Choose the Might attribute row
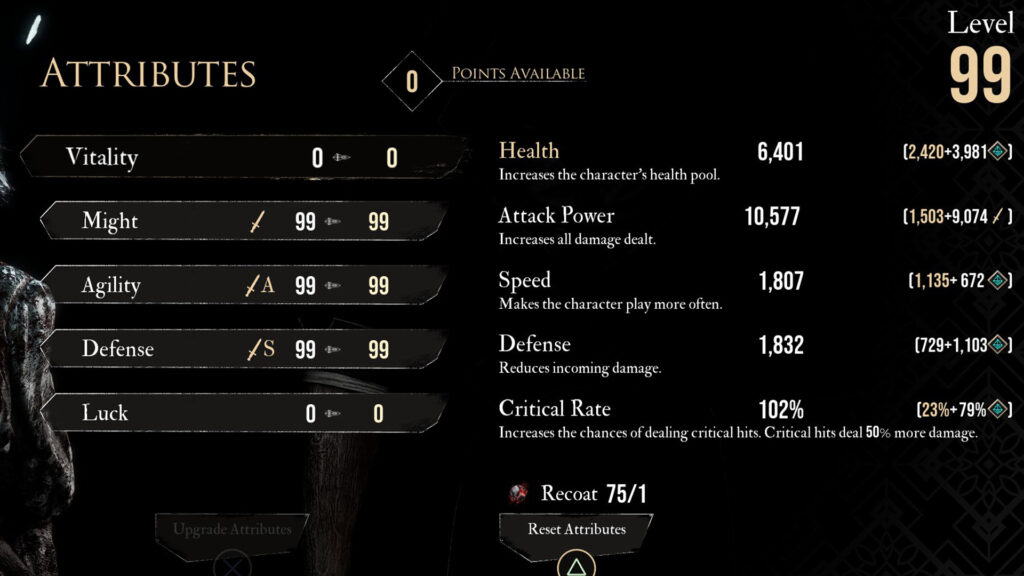 click(x=240, y=221)
